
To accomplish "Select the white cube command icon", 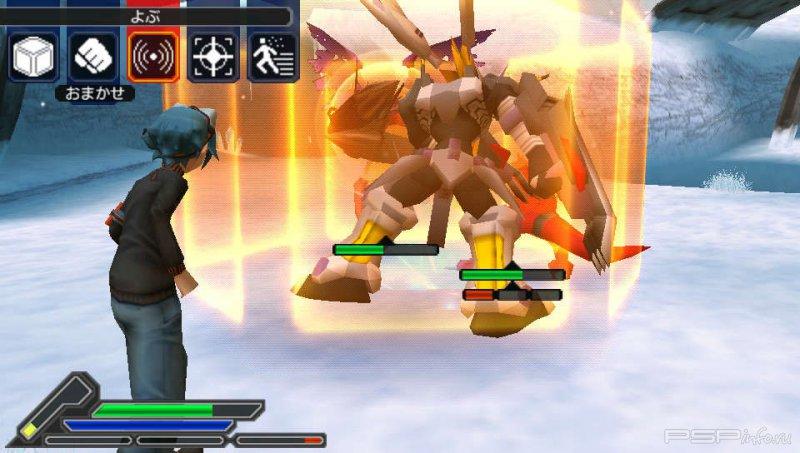I will [34, 57].
